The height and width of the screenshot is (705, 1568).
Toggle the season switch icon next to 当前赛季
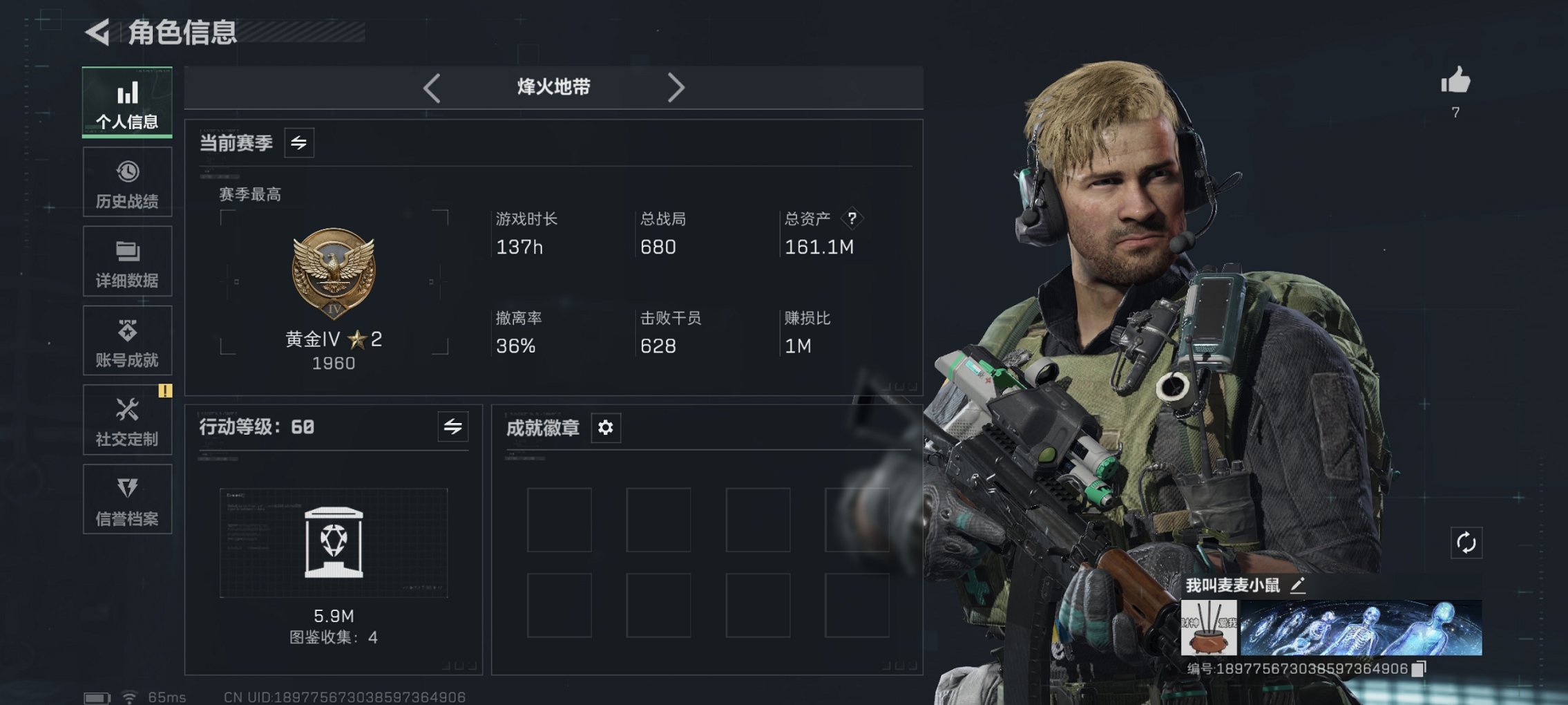coord(300,143)
